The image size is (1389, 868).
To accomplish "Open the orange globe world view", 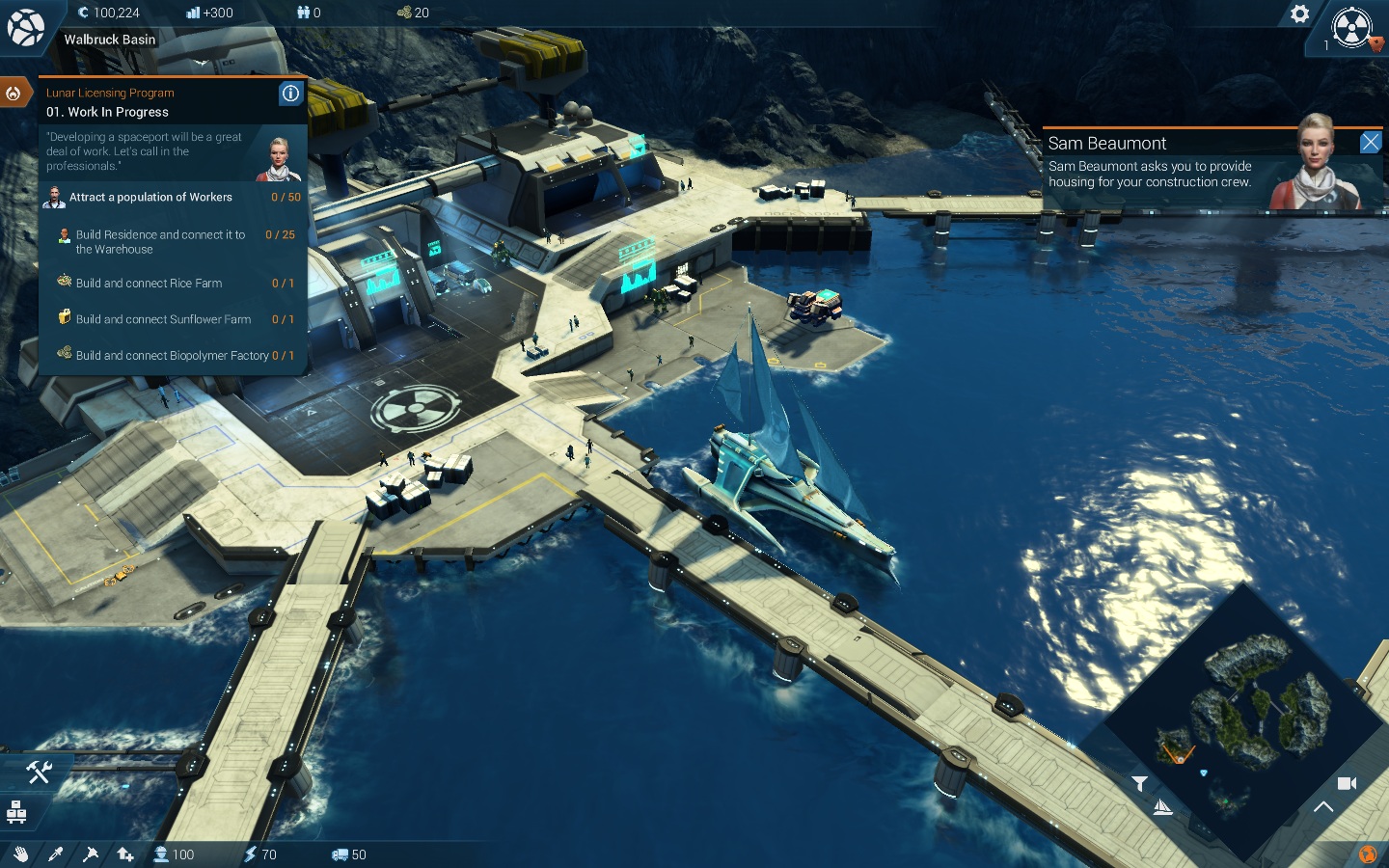I will click(x=1367, y=854).
